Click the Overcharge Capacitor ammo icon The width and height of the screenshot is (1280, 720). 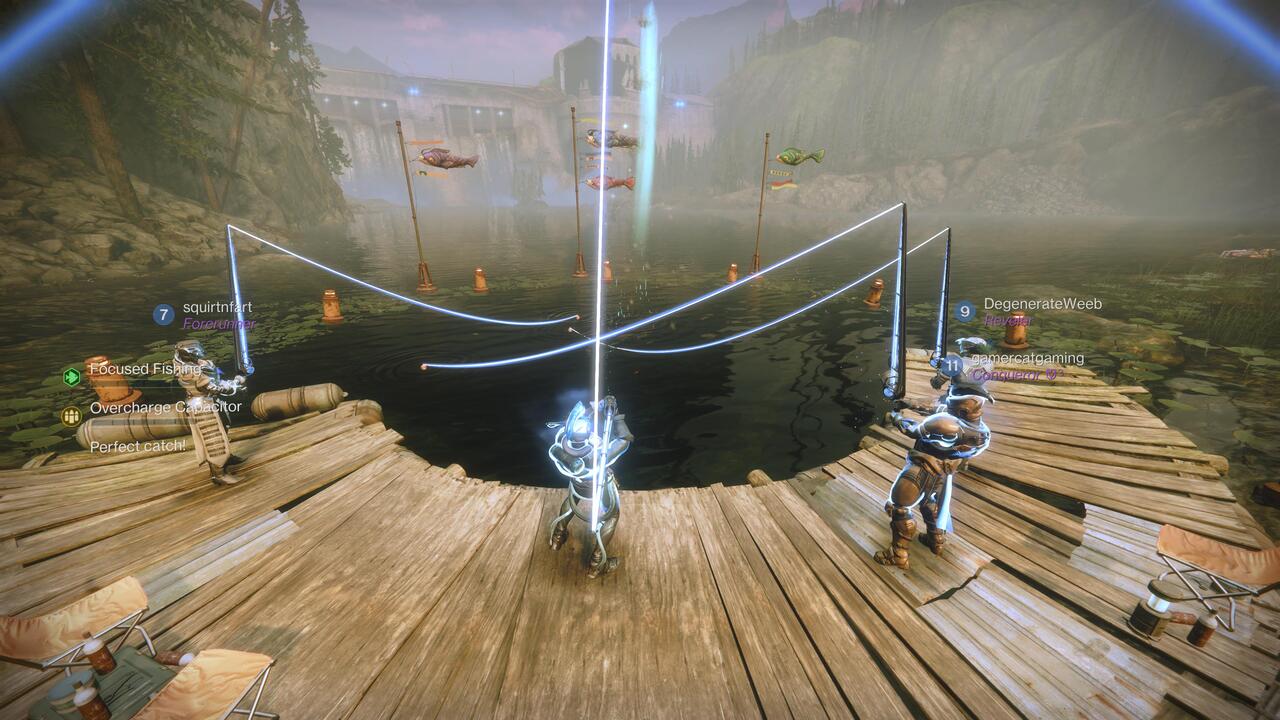71,416
